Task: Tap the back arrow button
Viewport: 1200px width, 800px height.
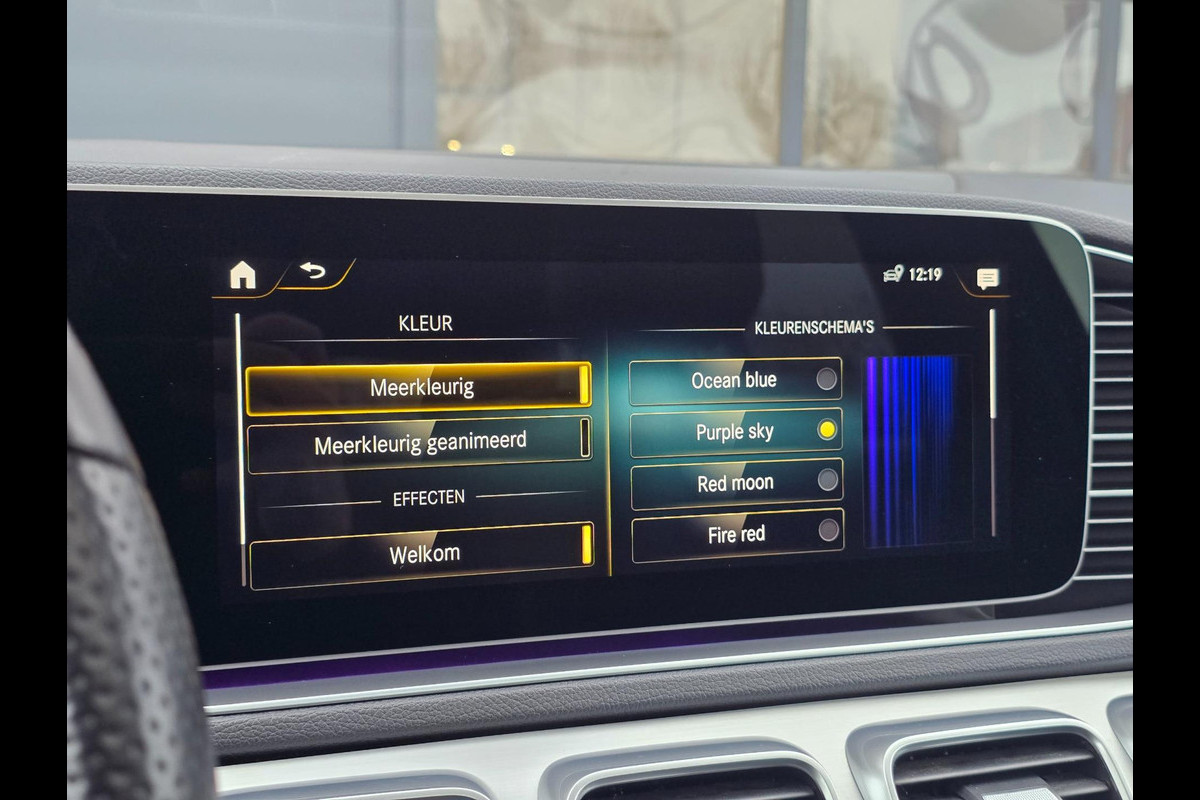Action: click(314, 272)
